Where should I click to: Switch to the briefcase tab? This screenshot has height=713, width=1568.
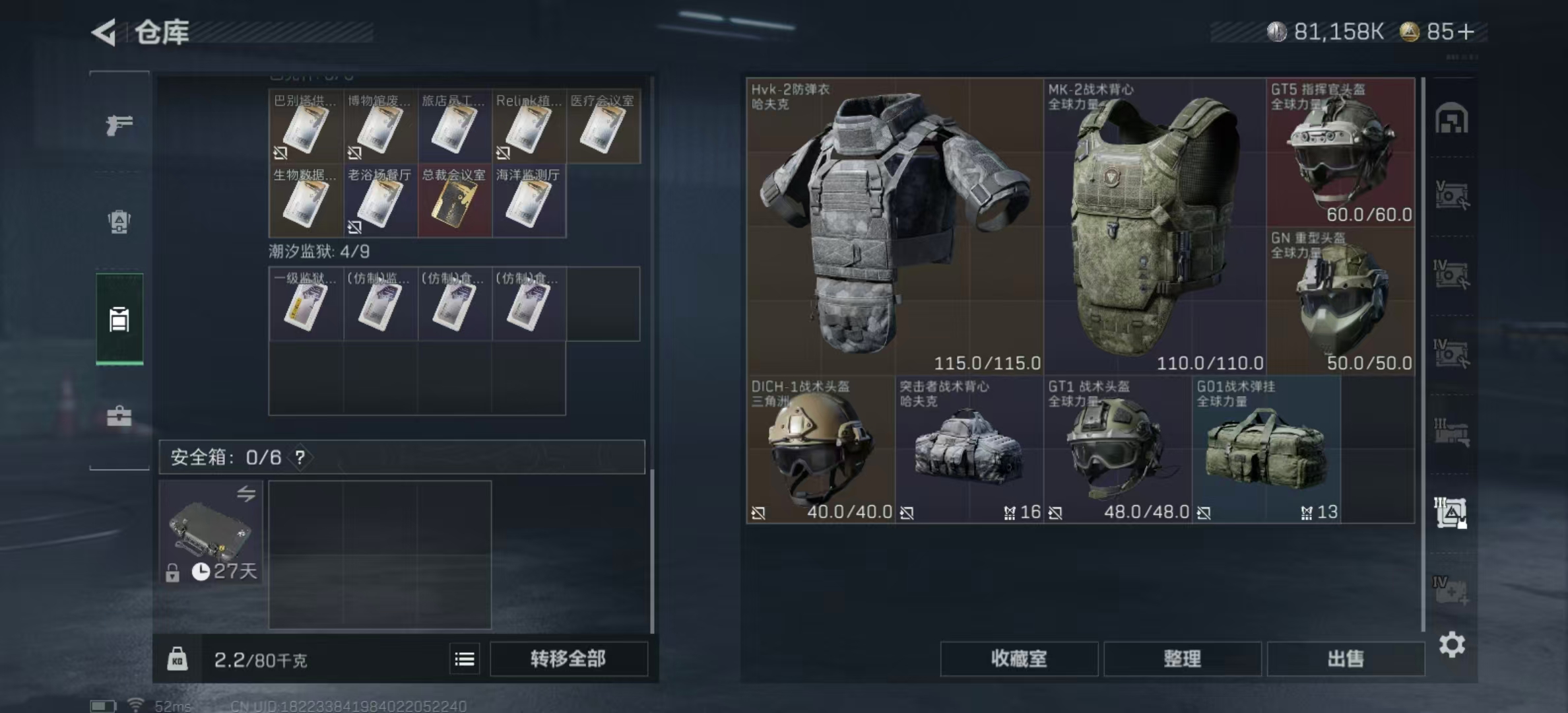pos(119,416)
